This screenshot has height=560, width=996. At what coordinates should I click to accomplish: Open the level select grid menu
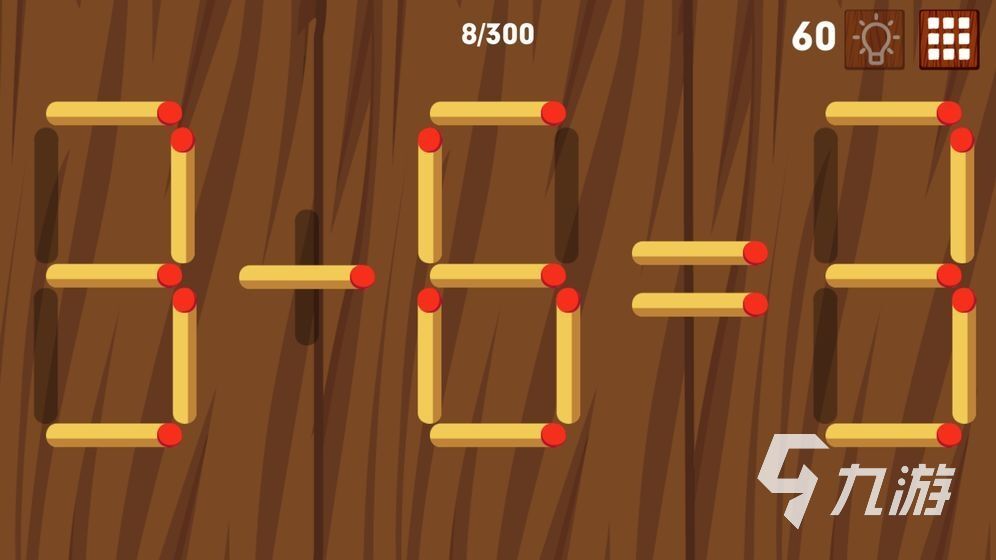pyautogui.click(x=949, y=39)
